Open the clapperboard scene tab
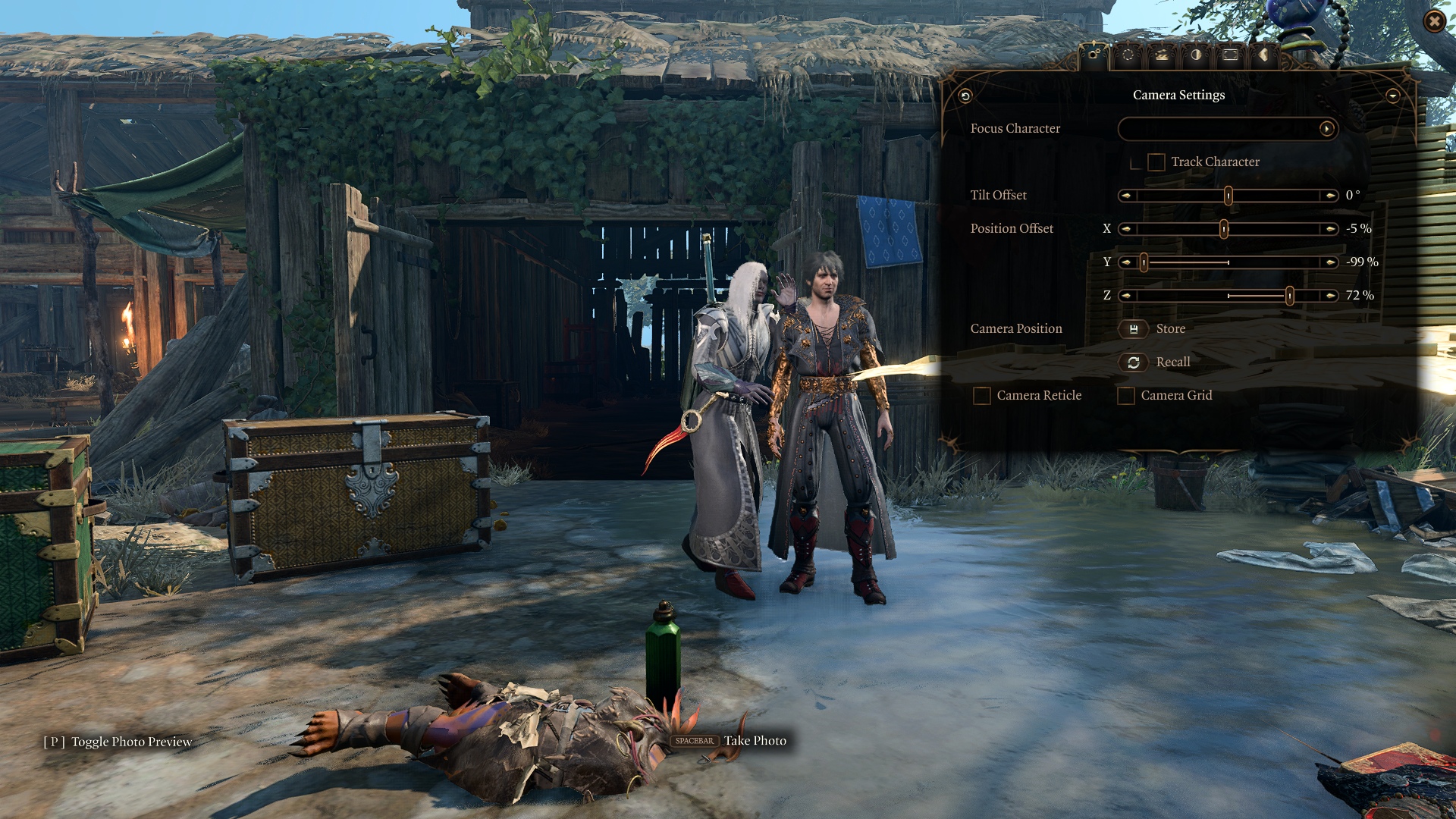Screen dimensions: 1456x819 (x=1162, y=55)
